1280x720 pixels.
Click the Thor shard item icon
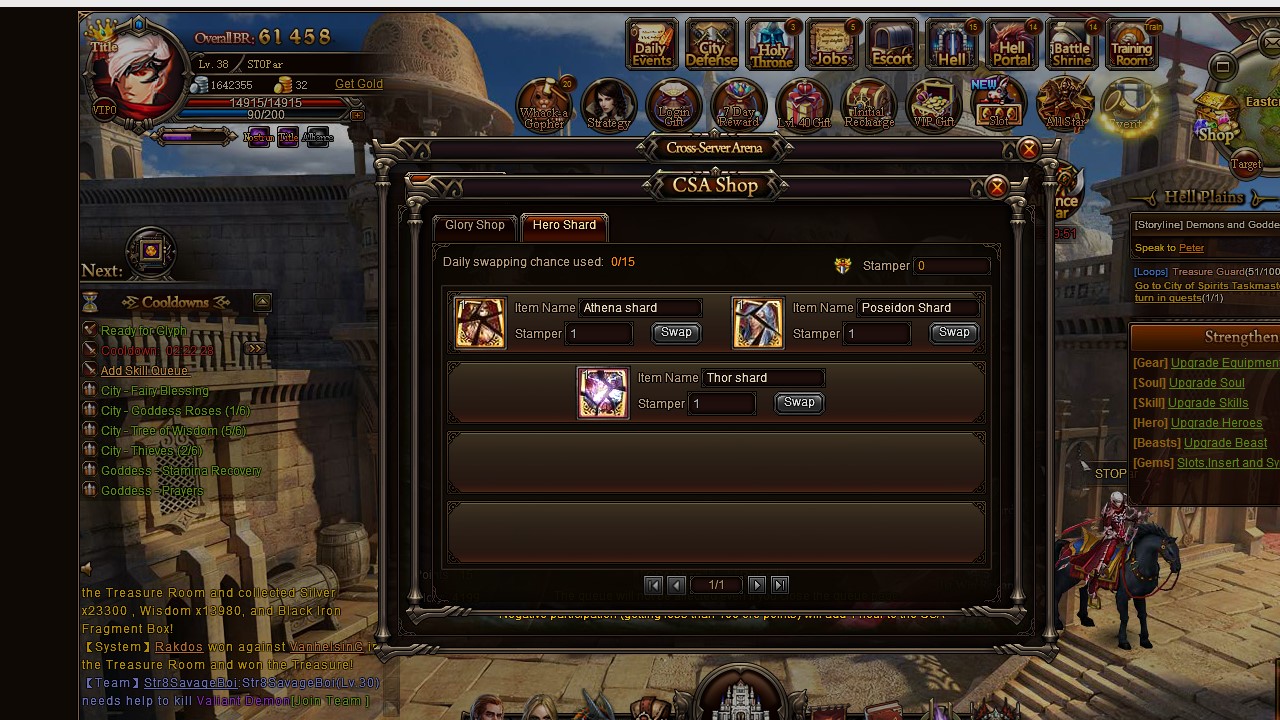coord(603,392)
